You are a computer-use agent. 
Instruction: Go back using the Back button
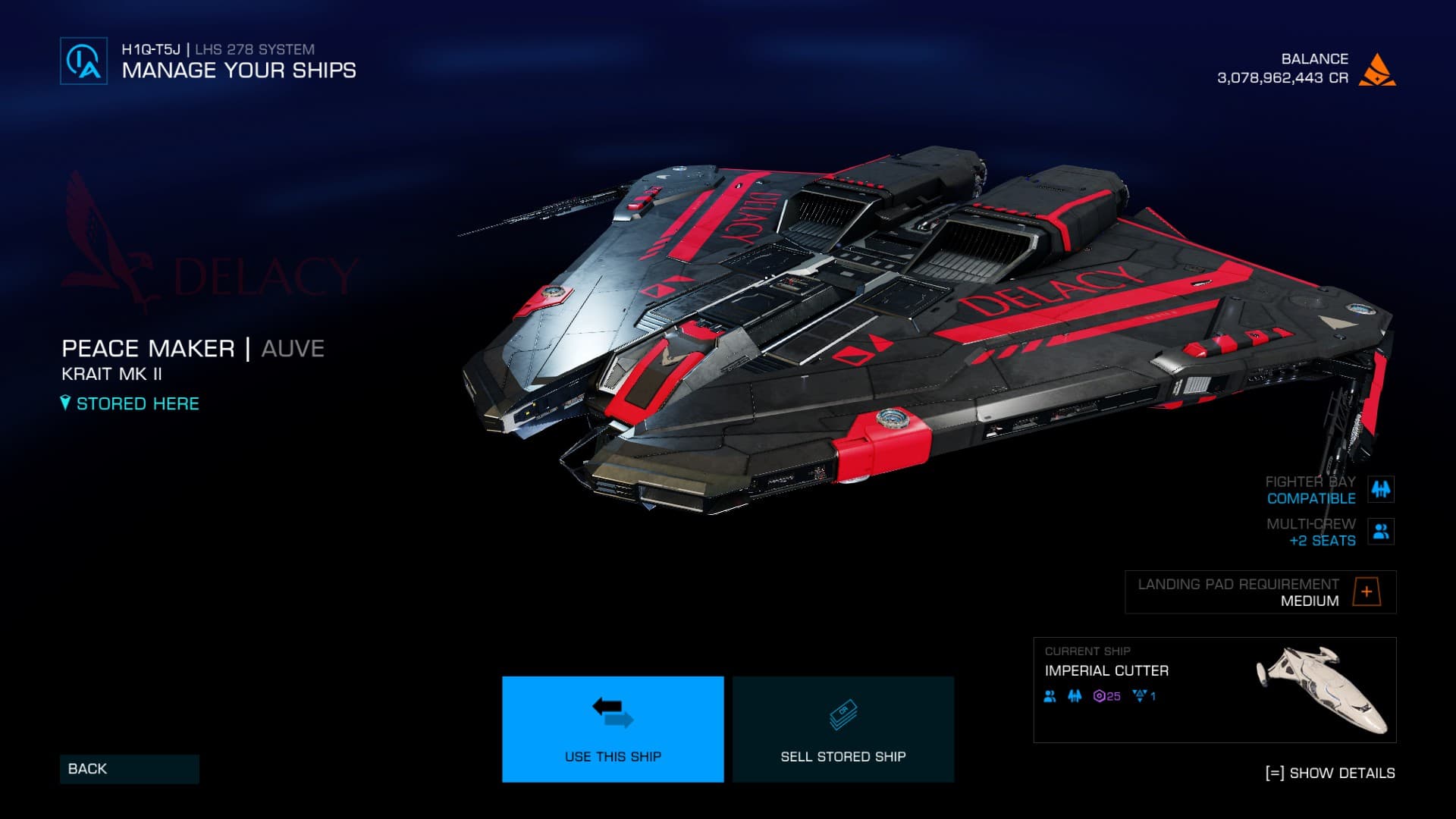tap(129, 769)
